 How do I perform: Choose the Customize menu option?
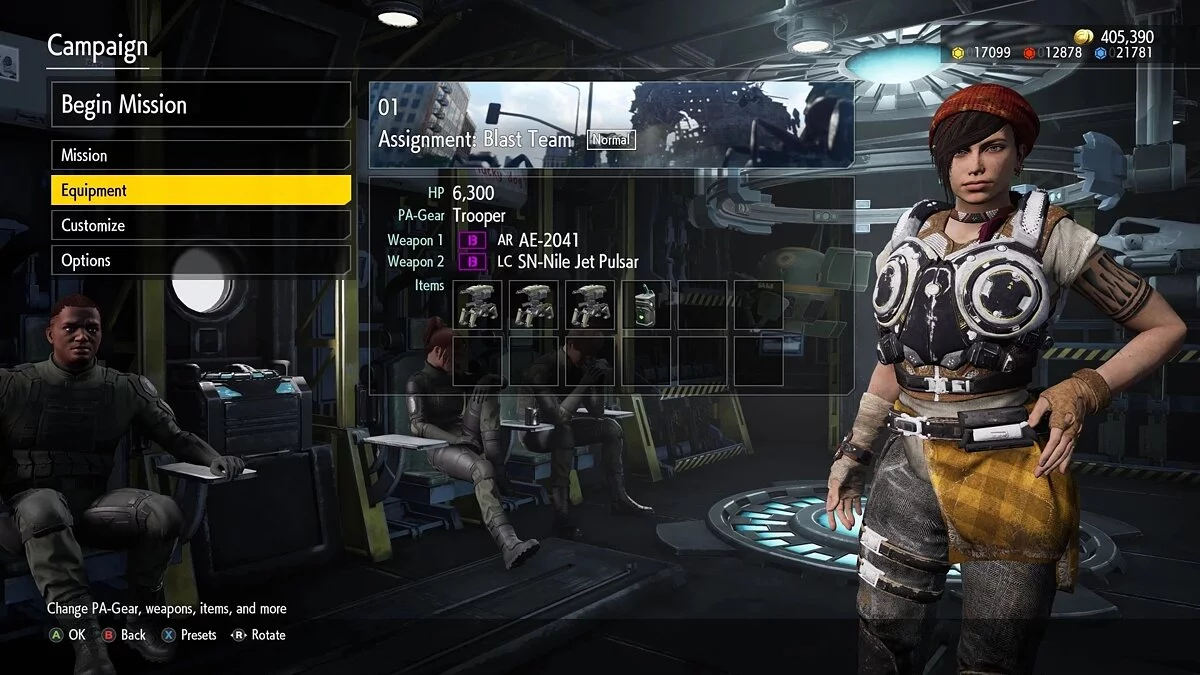(200, 225)
